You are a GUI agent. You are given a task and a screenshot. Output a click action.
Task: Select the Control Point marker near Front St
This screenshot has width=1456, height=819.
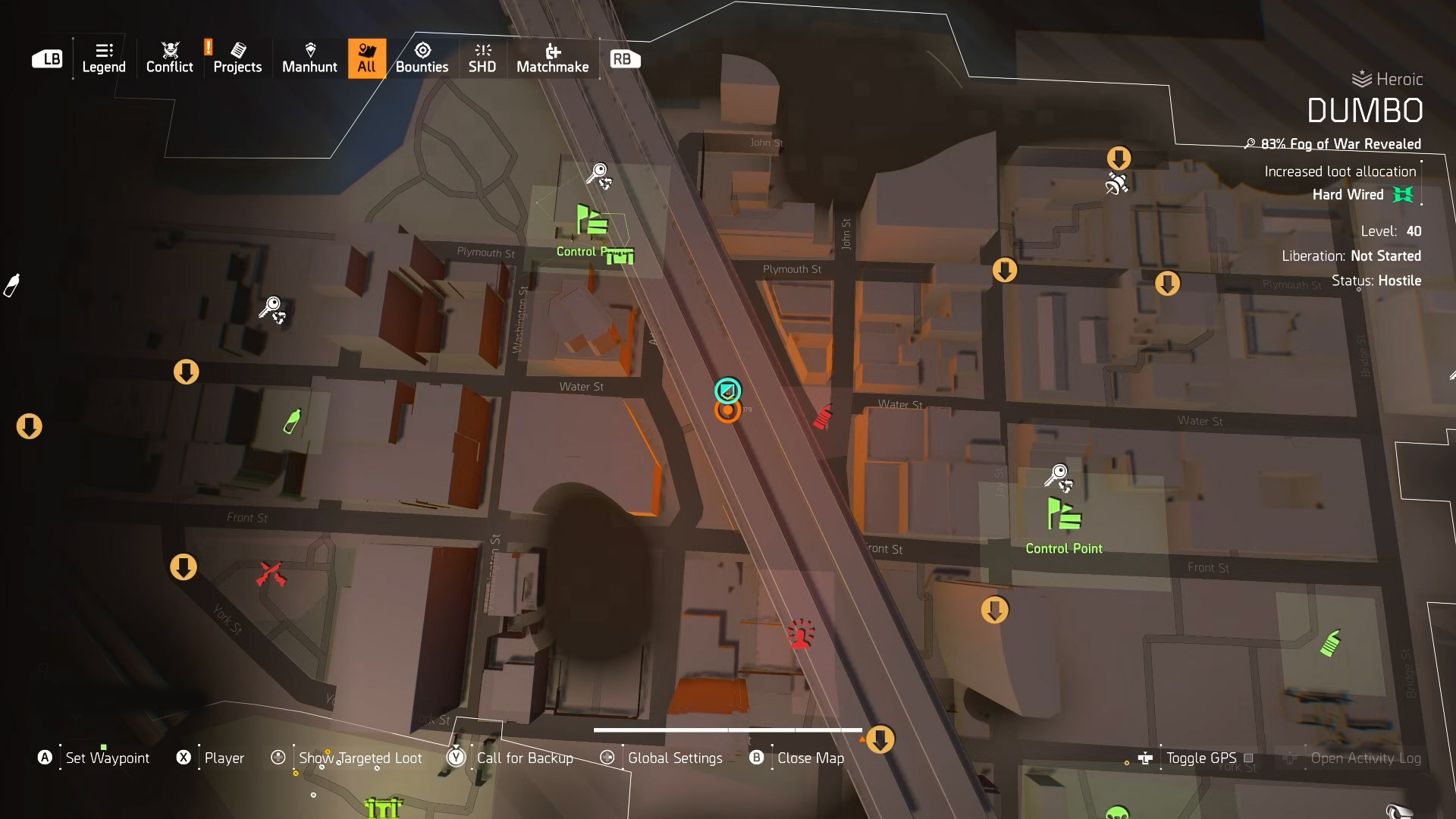1064,514
